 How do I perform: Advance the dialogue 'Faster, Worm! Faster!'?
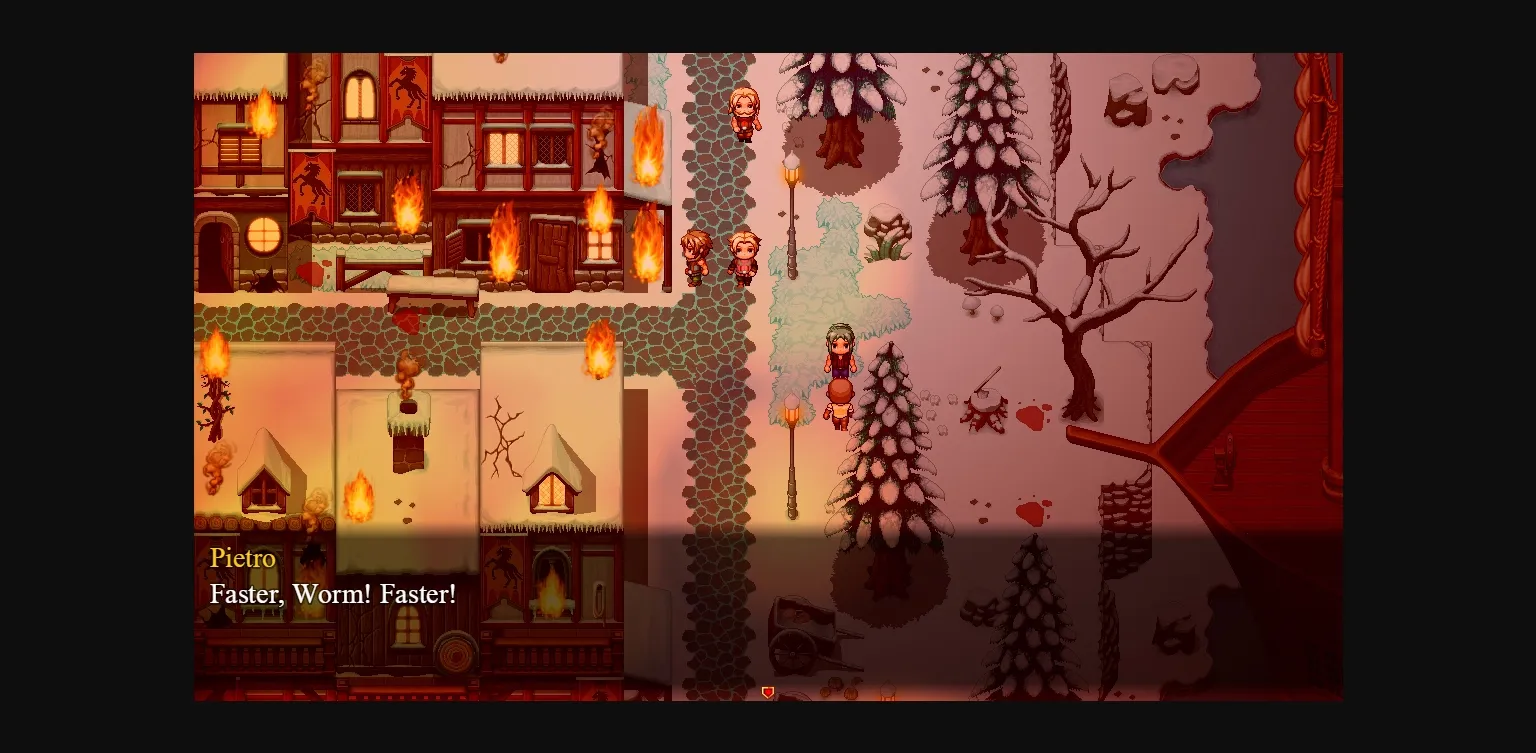(x=332, y=594)
